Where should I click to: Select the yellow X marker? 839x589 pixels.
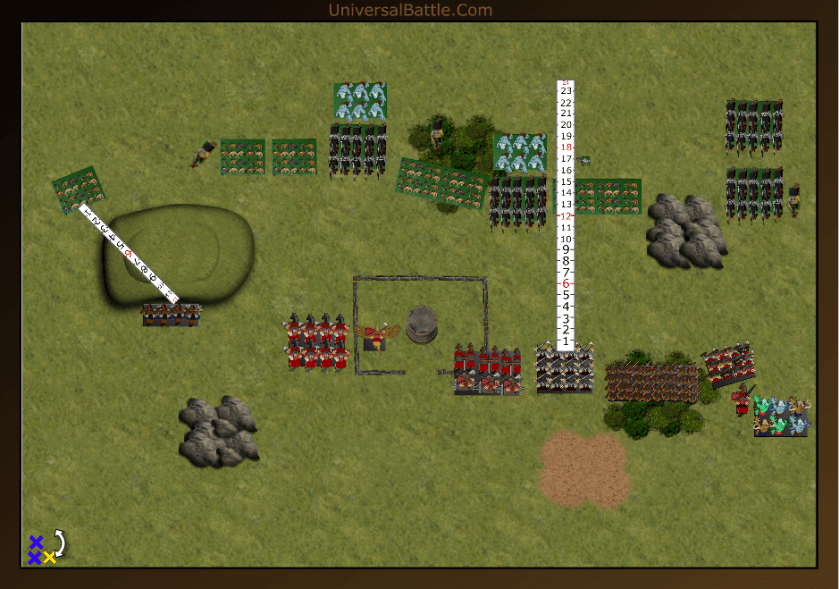pos(49,558)
